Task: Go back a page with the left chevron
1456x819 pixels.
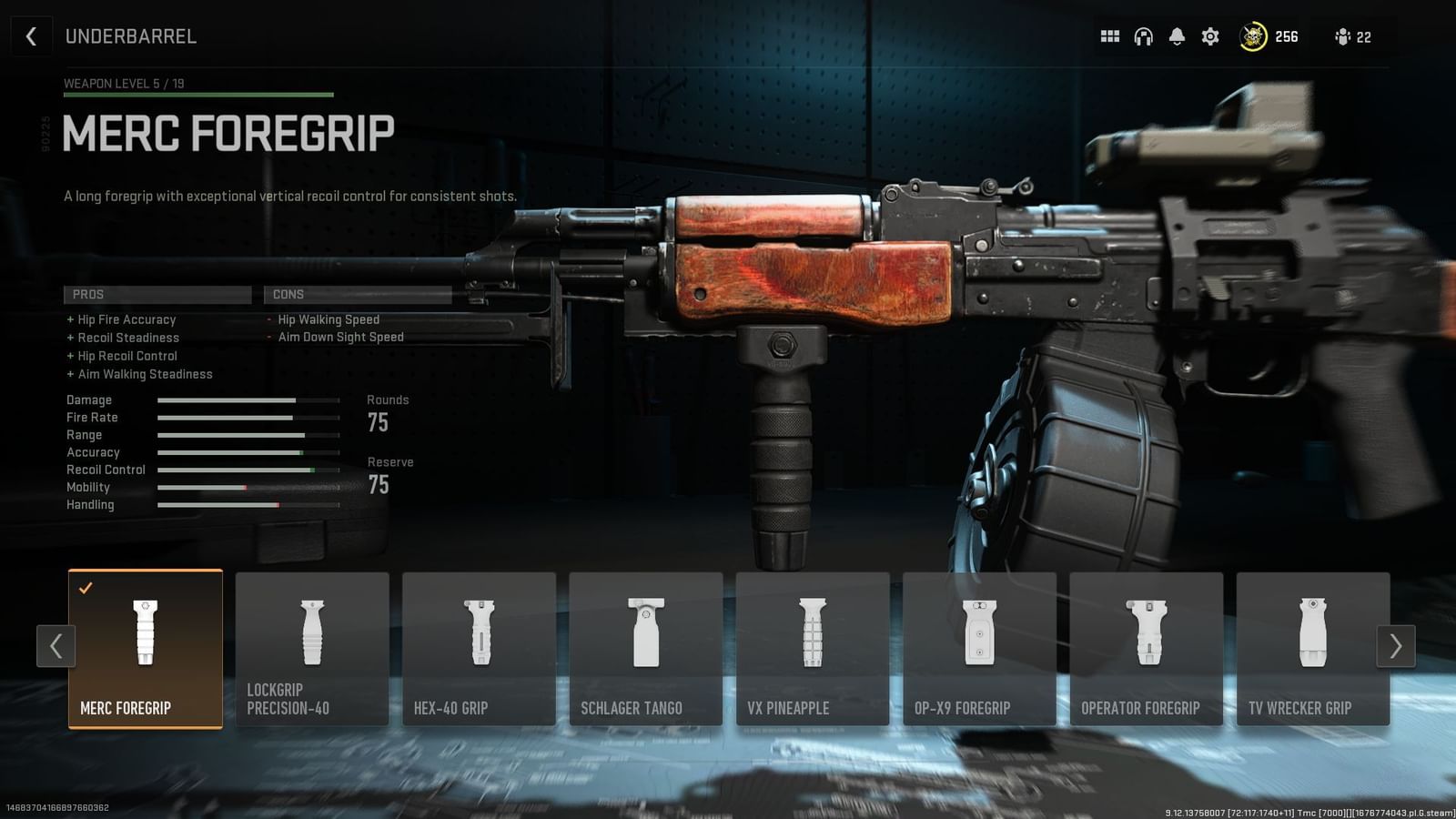Action: [x=56, y=647]
